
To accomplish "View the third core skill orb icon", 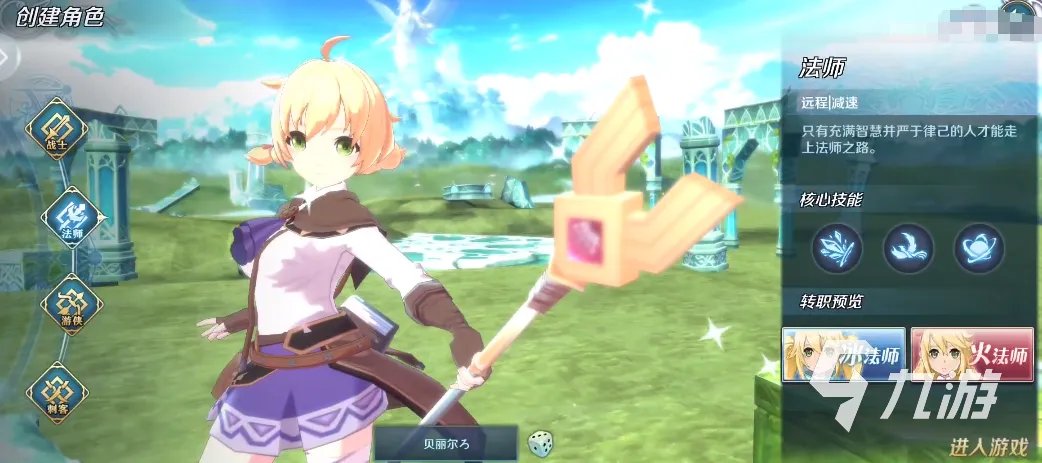I will (978, 248).
